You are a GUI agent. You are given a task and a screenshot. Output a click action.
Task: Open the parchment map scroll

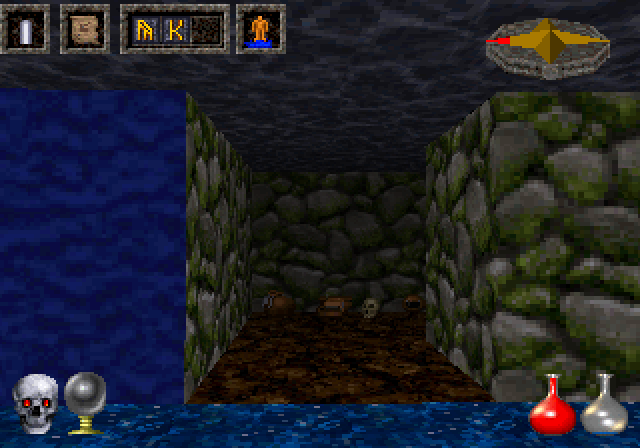pyautogui.click(x=84, y=29)
